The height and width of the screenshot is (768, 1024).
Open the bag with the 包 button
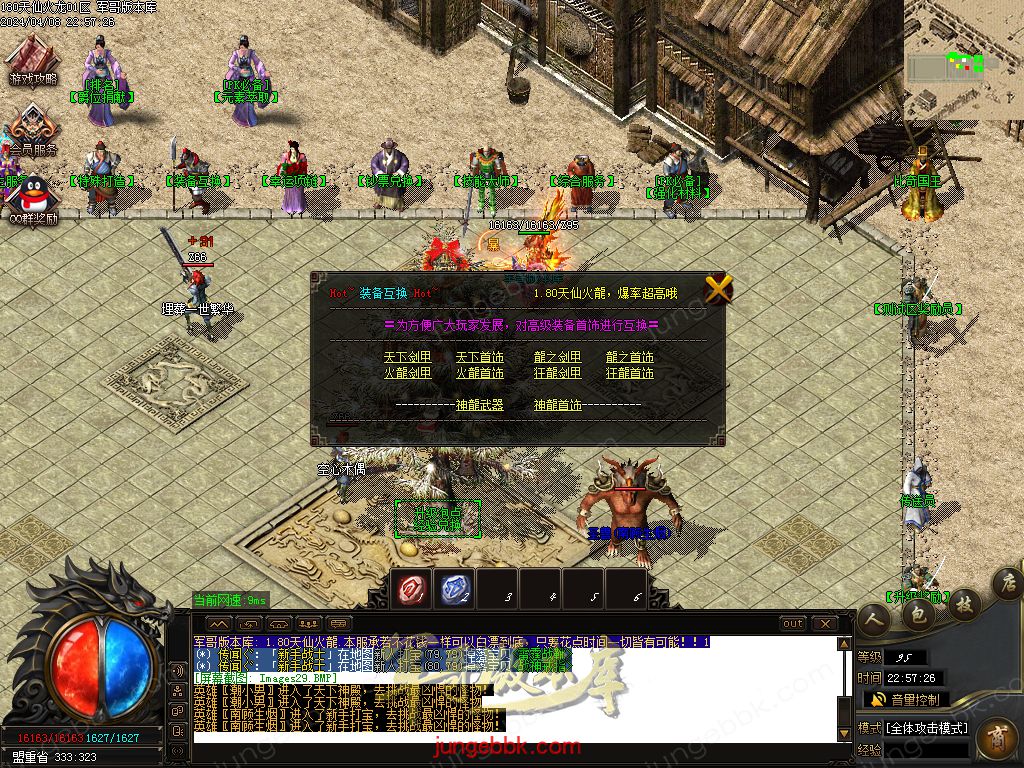(917, 615)
